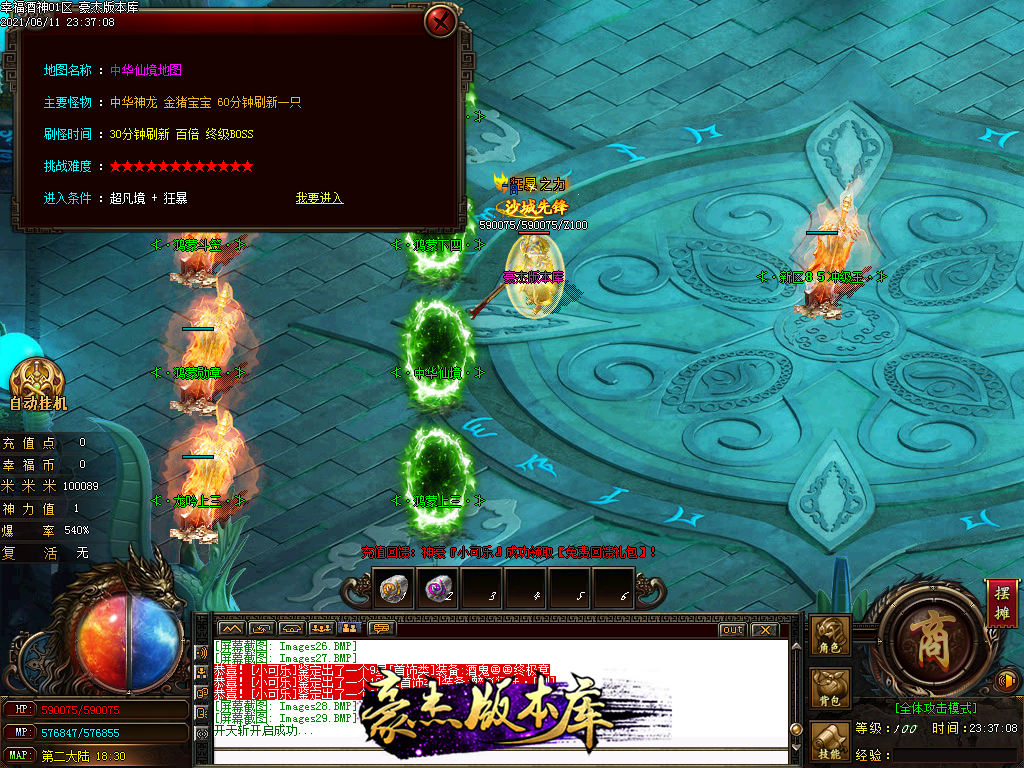Image resolution: width=1024 pixels, height=768 pixels.
Task: Open the 背包 bag inventory
Action: click(830, 689)
